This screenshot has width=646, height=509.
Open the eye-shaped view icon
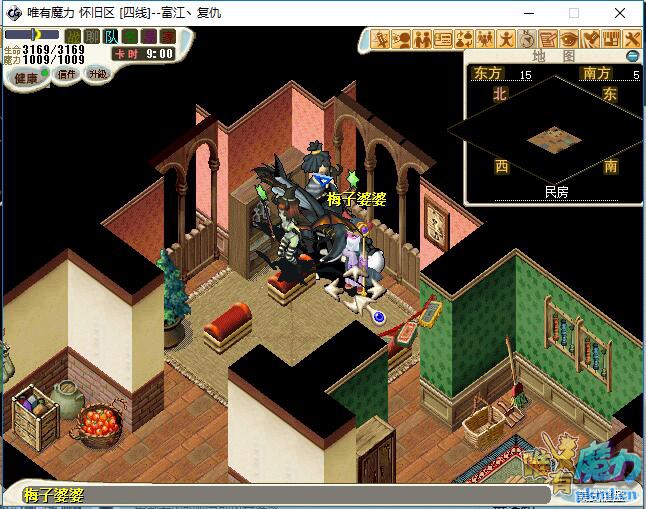[569, 39]
